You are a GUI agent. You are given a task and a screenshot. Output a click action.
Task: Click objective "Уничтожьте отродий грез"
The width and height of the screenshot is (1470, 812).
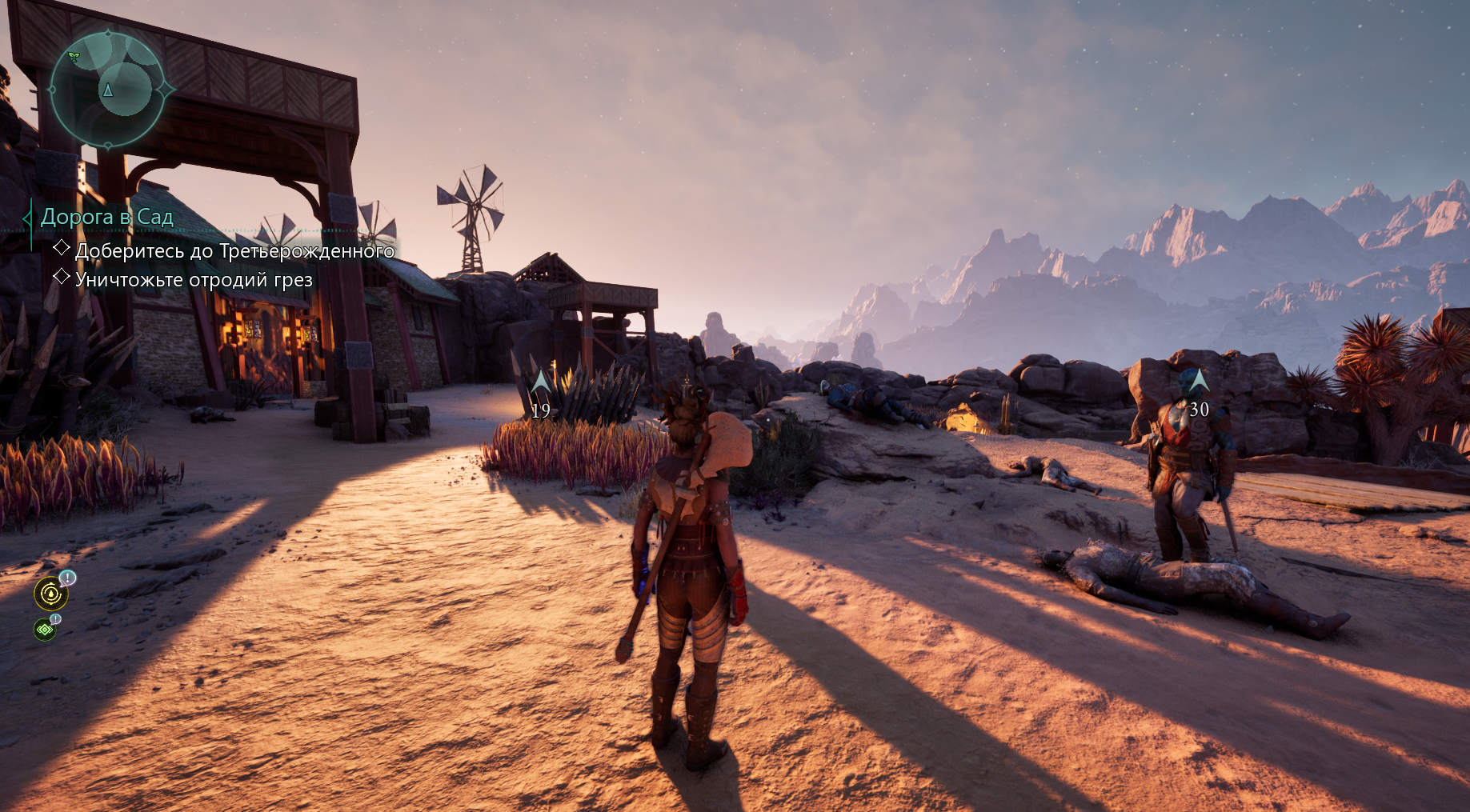[x=194, y=280]
